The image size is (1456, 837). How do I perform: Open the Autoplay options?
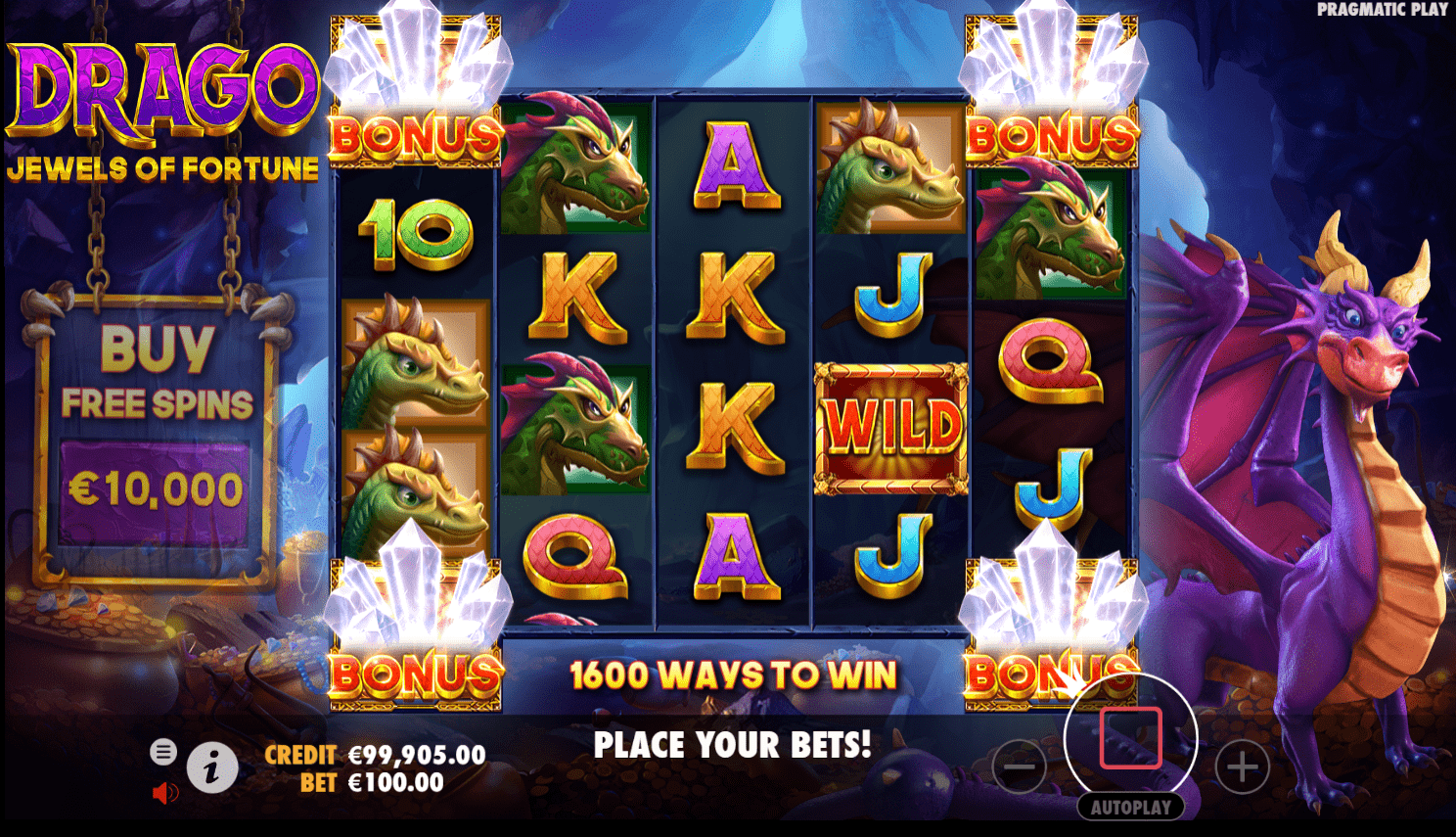(1130, 808)
